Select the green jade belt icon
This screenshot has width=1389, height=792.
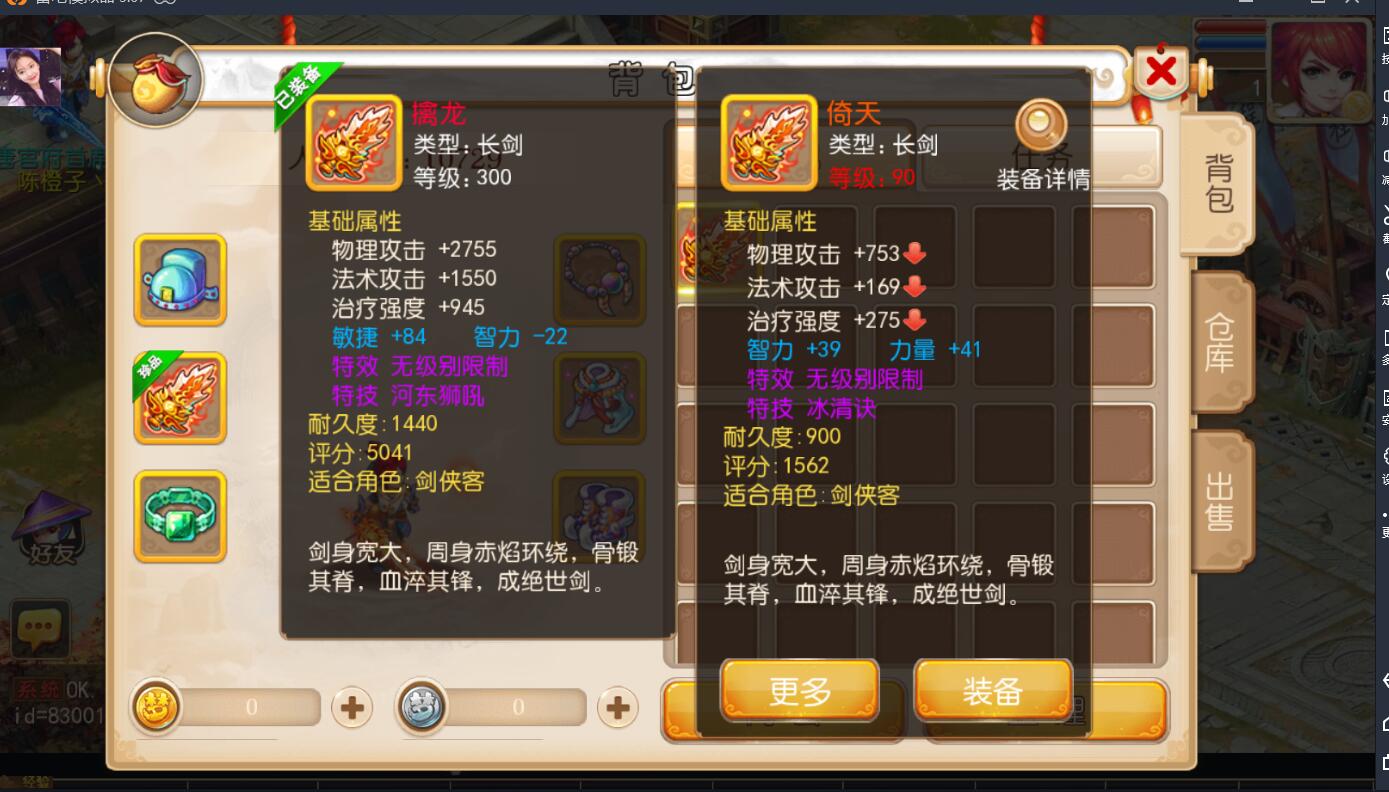point(180,516)
